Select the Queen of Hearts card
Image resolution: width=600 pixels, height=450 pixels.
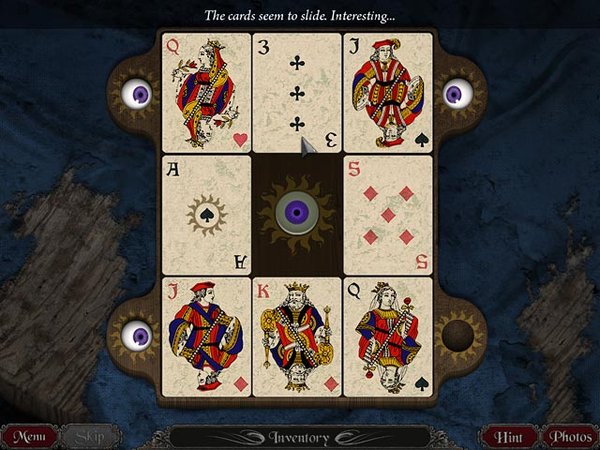[206, 92]
